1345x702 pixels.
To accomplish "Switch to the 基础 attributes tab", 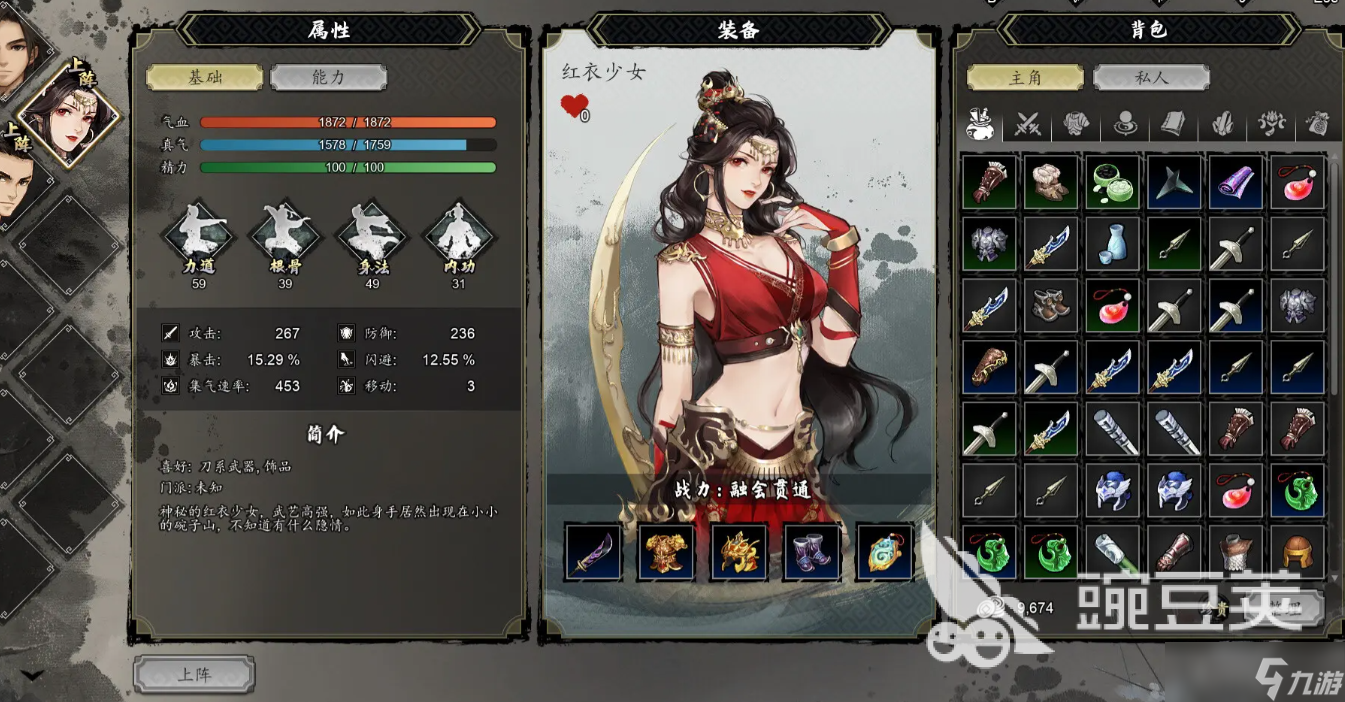I will pyautogui.click(x=205, y=77).
